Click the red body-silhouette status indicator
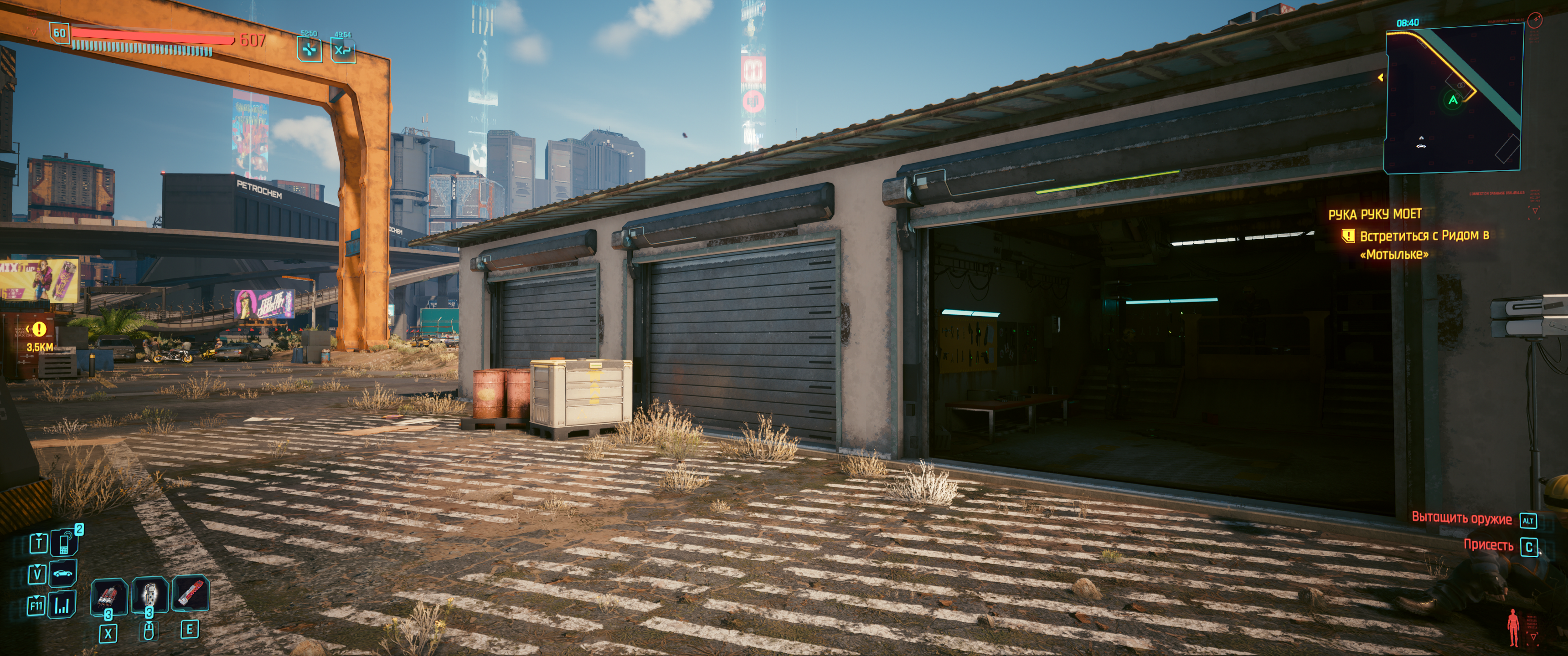Viewport: 1568px width, 656px height. (x=1512, y=627)
